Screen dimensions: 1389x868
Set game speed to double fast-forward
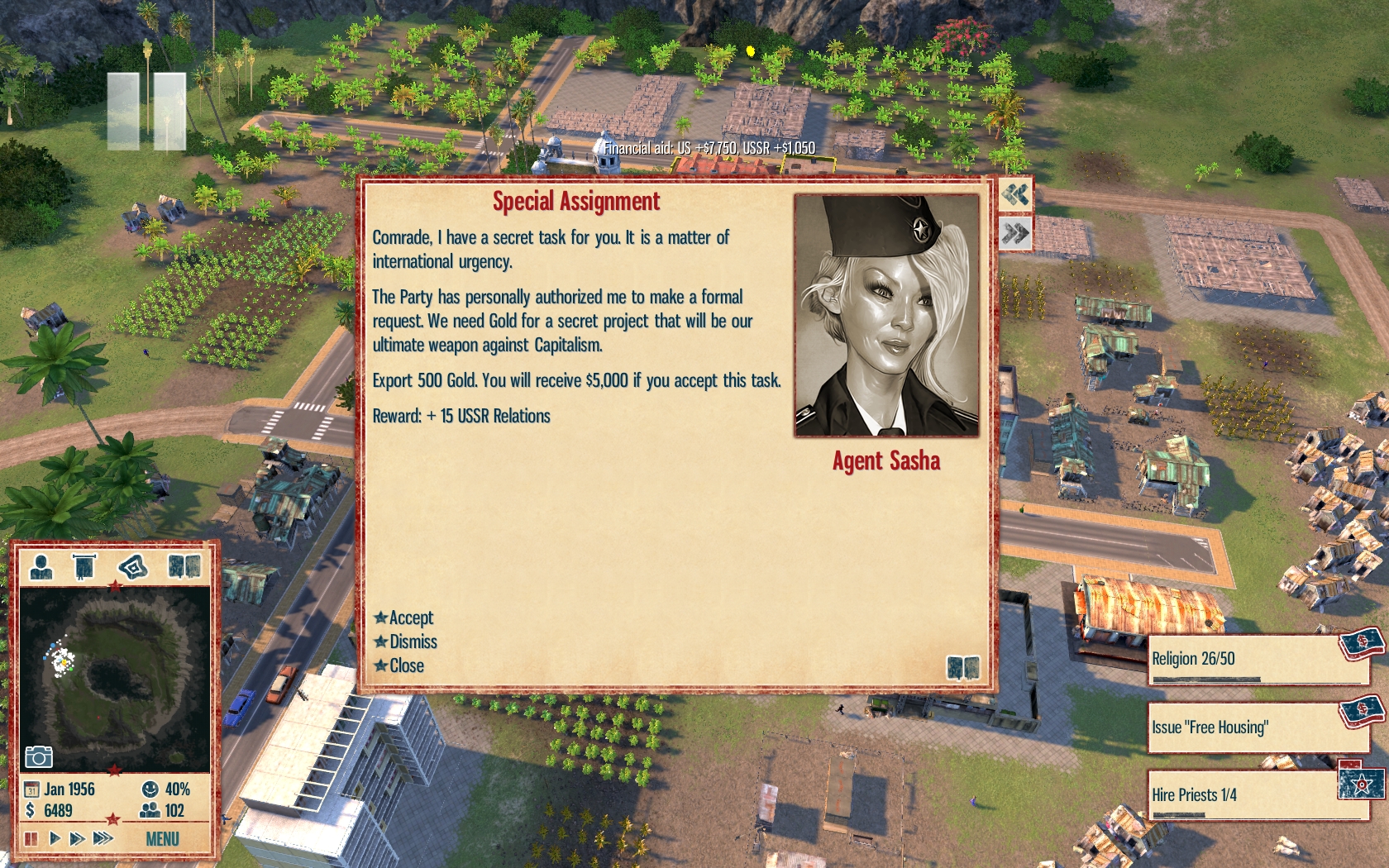(77, 838)
